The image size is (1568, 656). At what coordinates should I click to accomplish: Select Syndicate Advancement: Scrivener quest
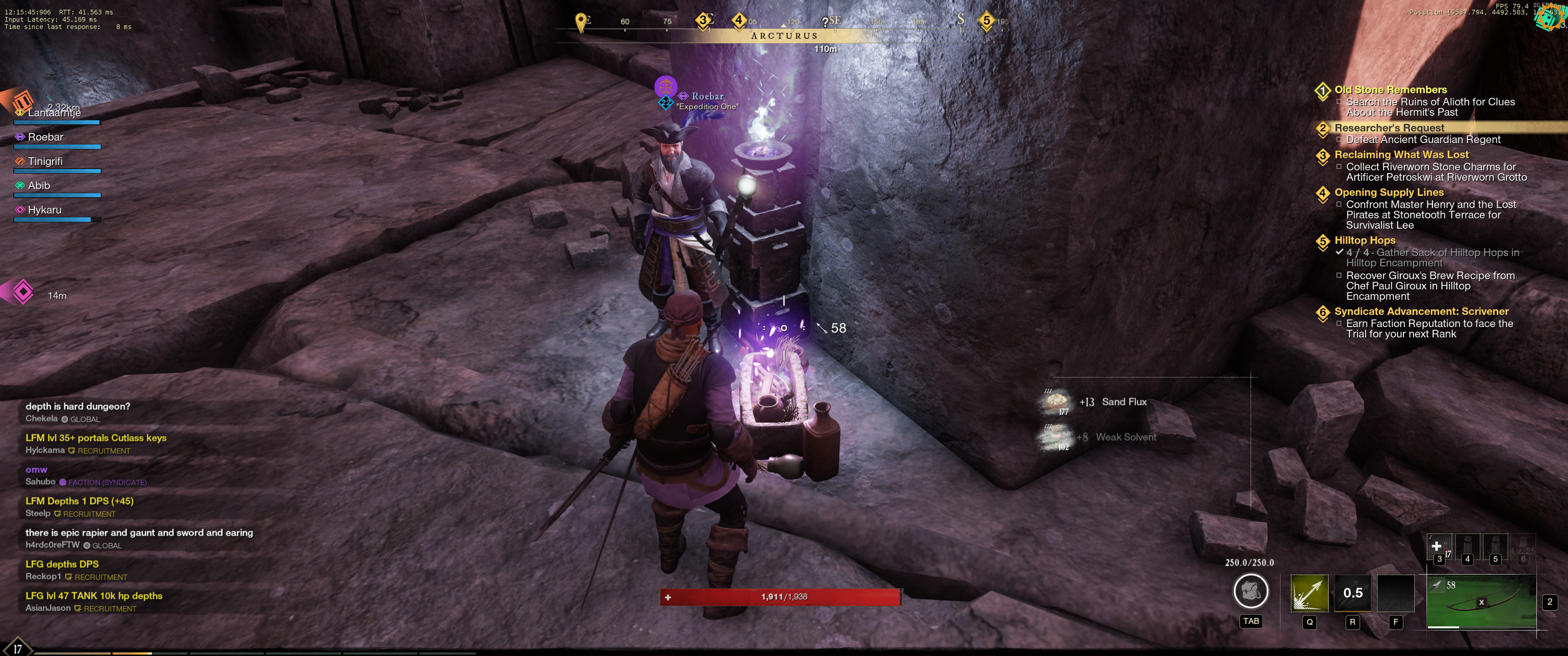1421,311
